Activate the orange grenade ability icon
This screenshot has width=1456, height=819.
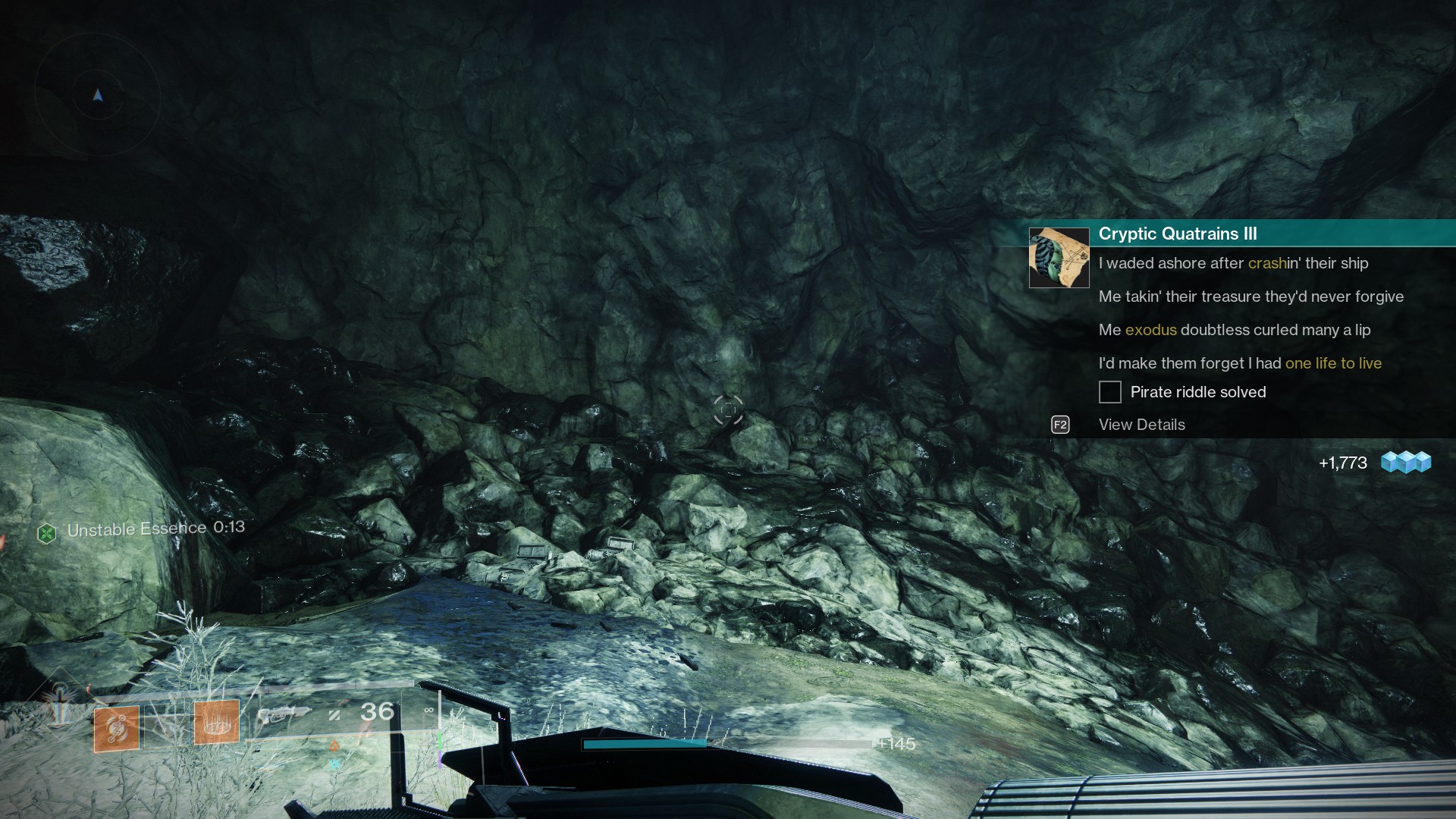click(x=116, y=728)
